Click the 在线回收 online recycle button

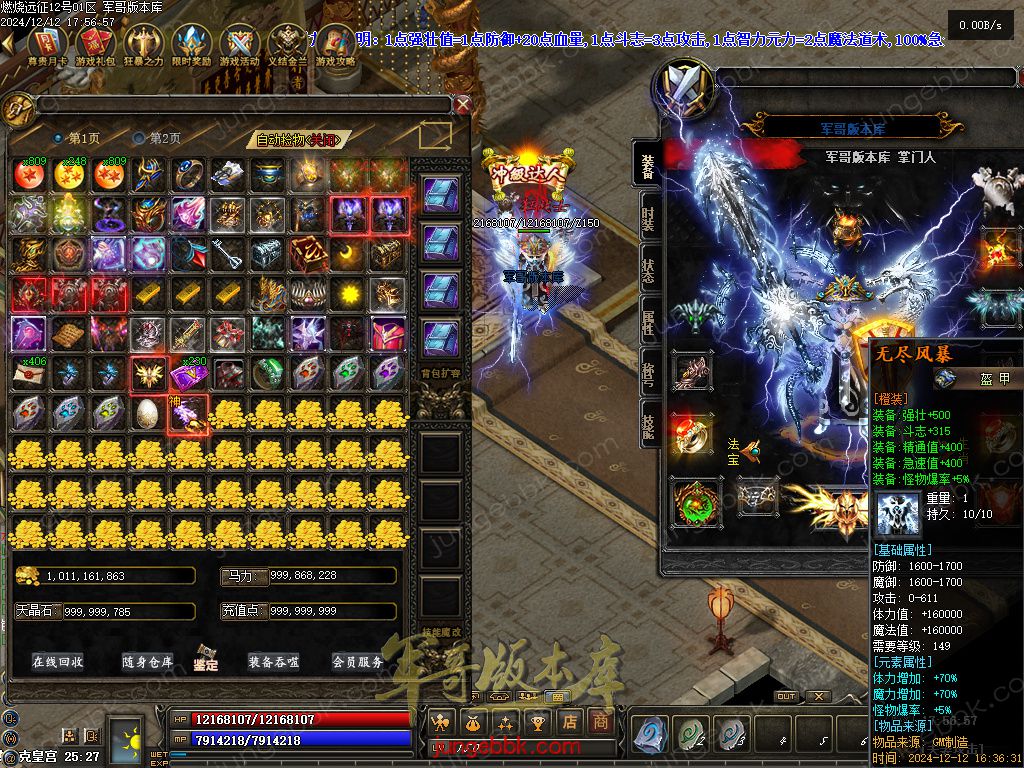(58, 661)
